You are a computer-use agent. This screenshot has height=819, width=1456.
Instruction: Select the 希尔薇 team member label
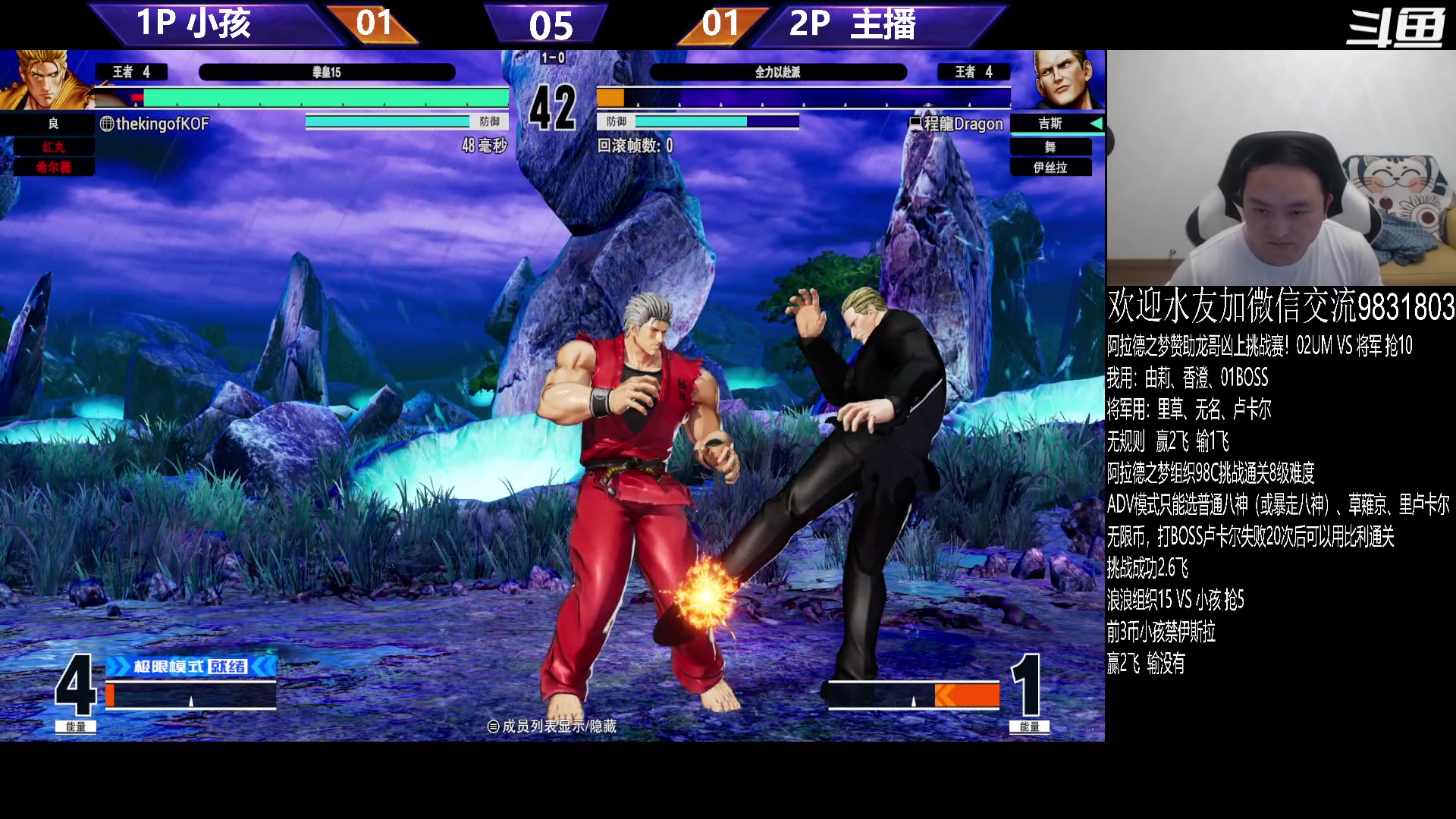pyautogui.click(x=54, y=167)
